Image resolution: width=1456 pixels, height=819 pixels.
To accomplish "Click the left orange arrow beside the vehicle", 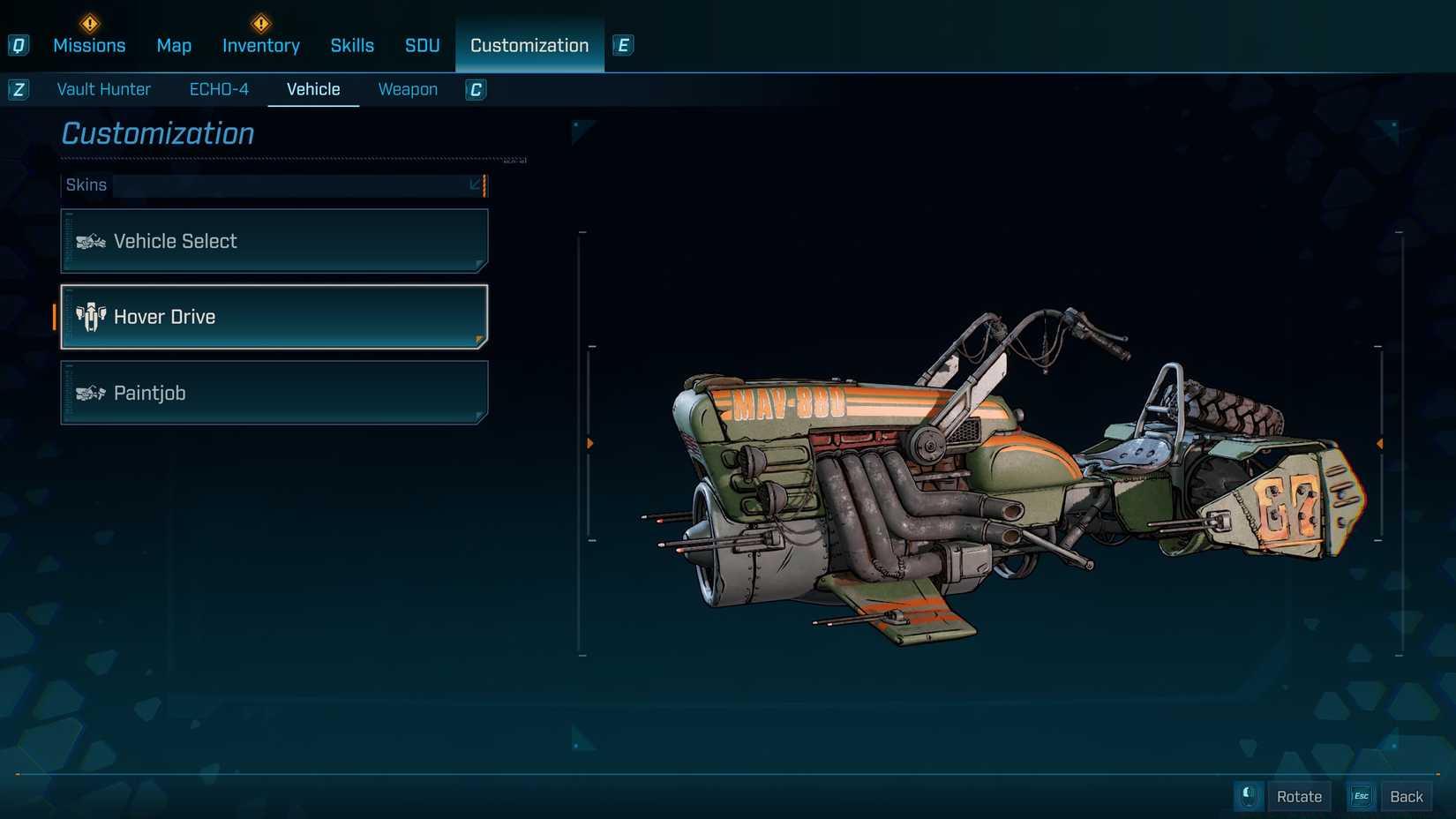I will [589, 444].
